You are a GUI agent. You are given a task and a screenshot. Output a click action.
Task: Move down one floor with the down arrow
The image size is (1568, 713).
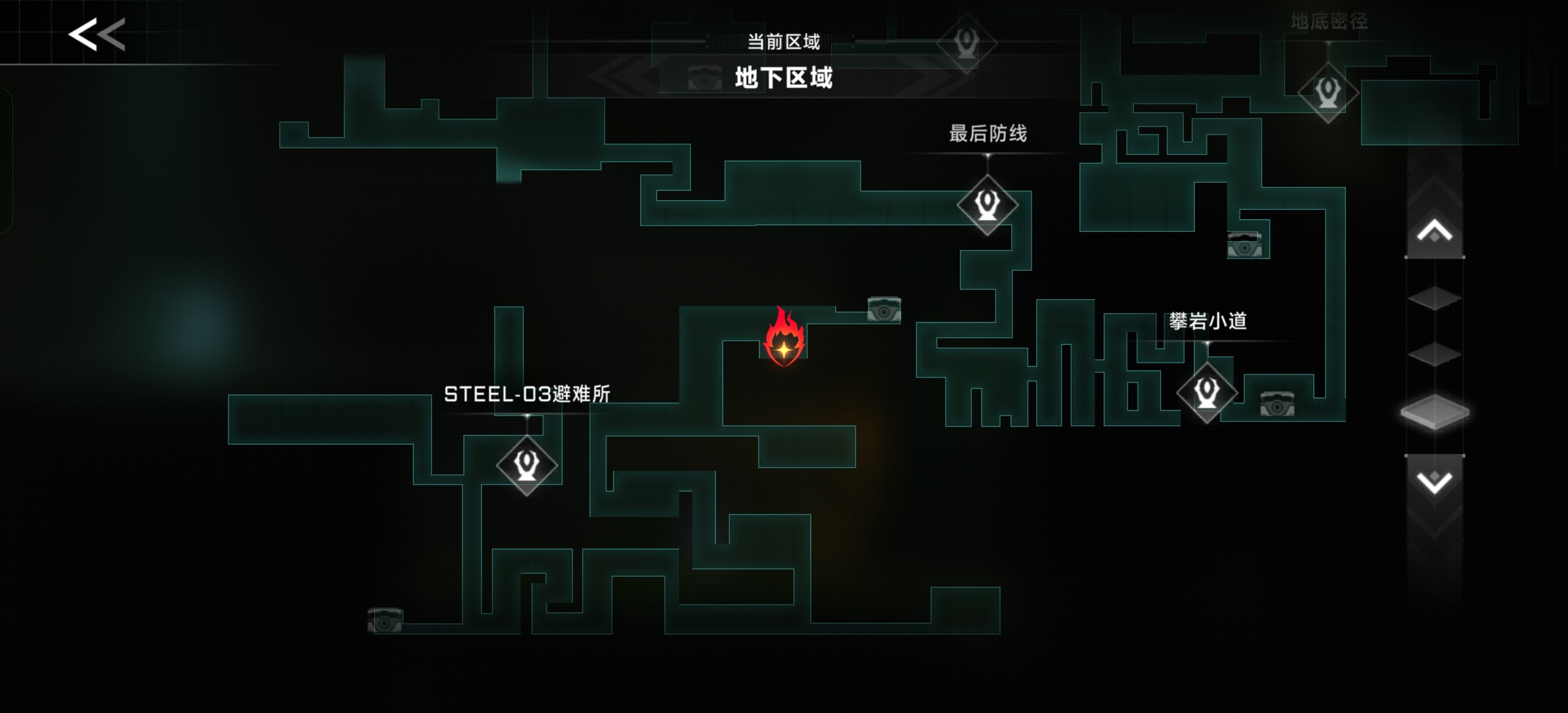point(1434,482)
